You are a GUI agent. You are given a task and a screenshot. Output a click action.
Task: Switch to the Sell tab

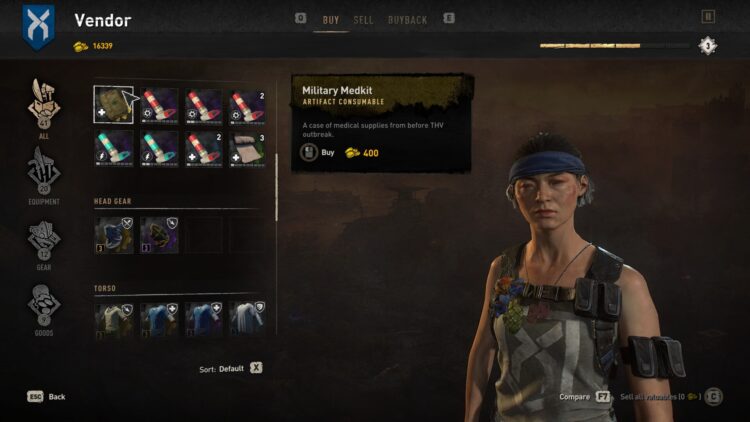pyautogui.click(x=363, y=20)
